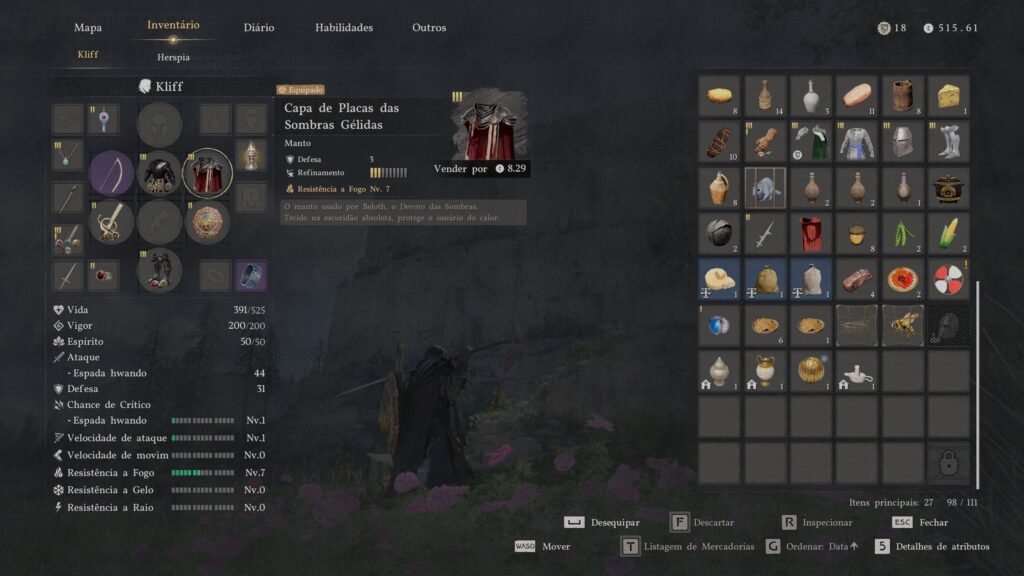
Task: Switch to the Diário tab
Action: pos(258,27)
